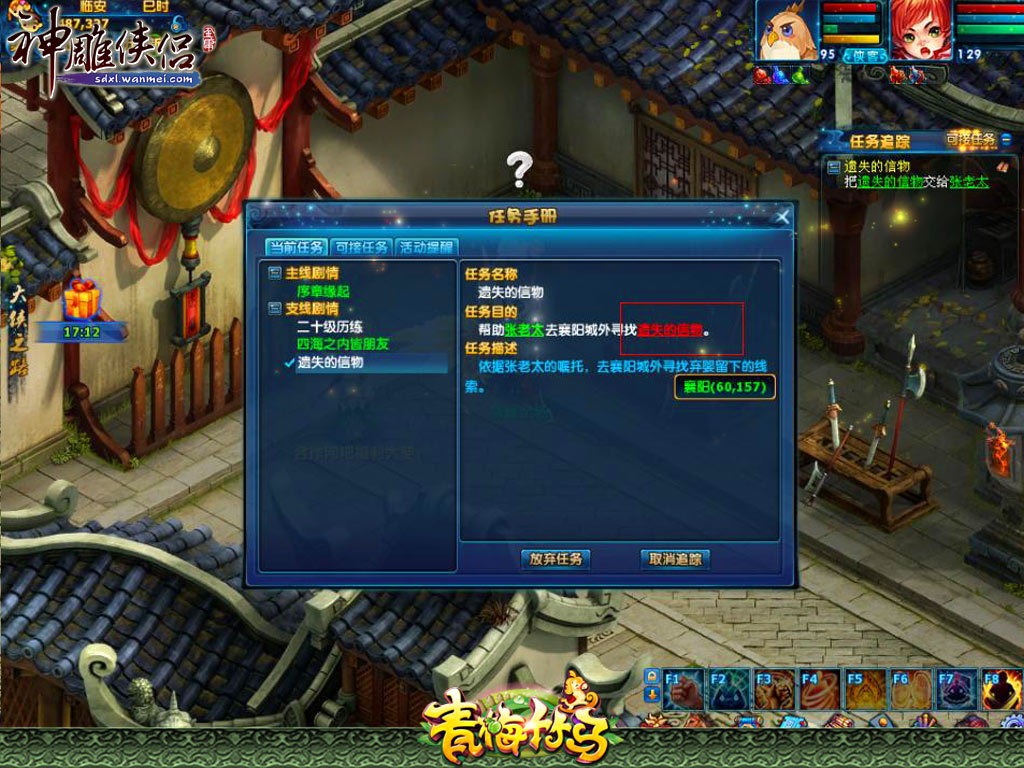Viewport: 1024px width, 768px height.
Task: Minimize the 任务追踪 tracker panel
Action: (x=1007, y=140)
